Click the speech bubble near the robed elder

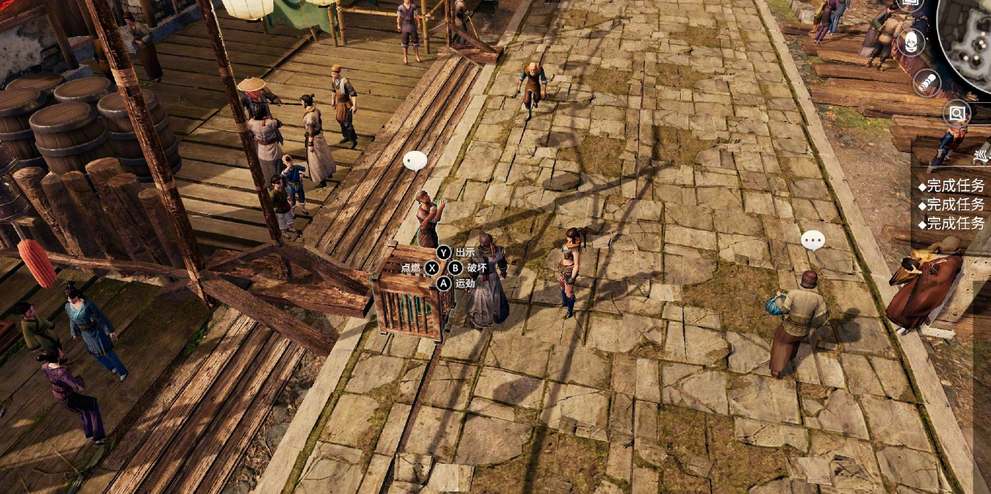(813, 240)
